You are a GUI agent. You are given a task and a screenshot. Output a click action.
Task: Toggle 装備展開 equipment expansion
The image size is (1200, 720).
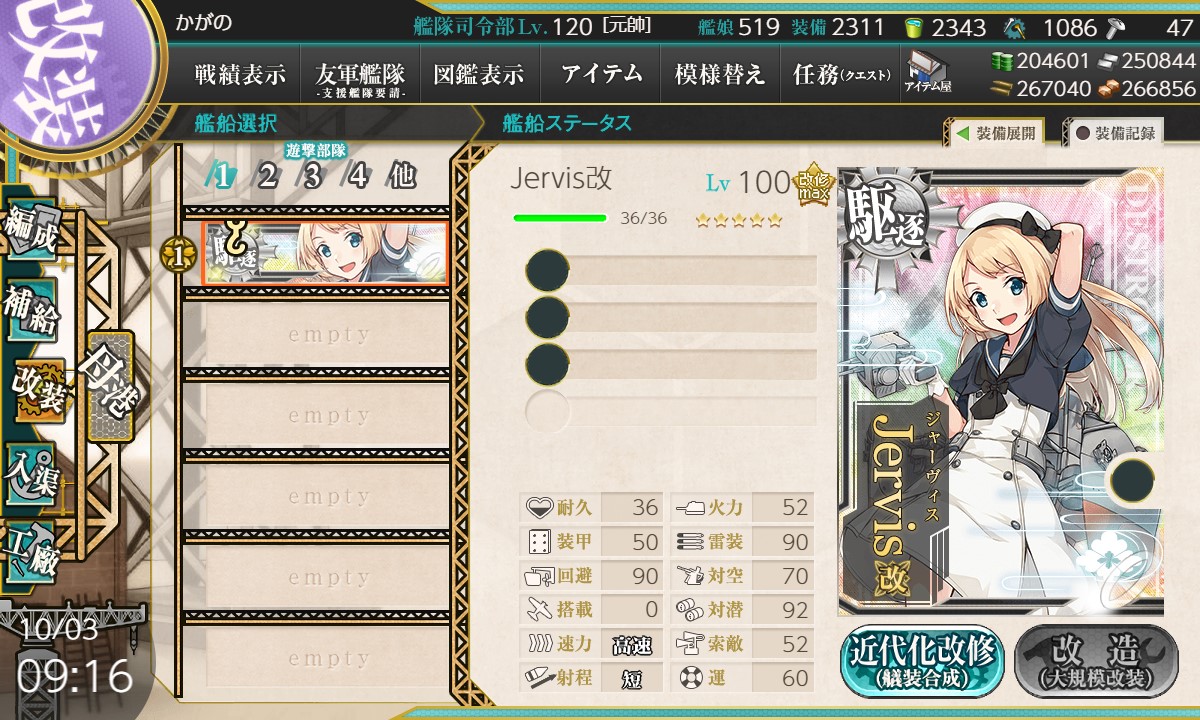pyautogui.click(x=994, y=133)
